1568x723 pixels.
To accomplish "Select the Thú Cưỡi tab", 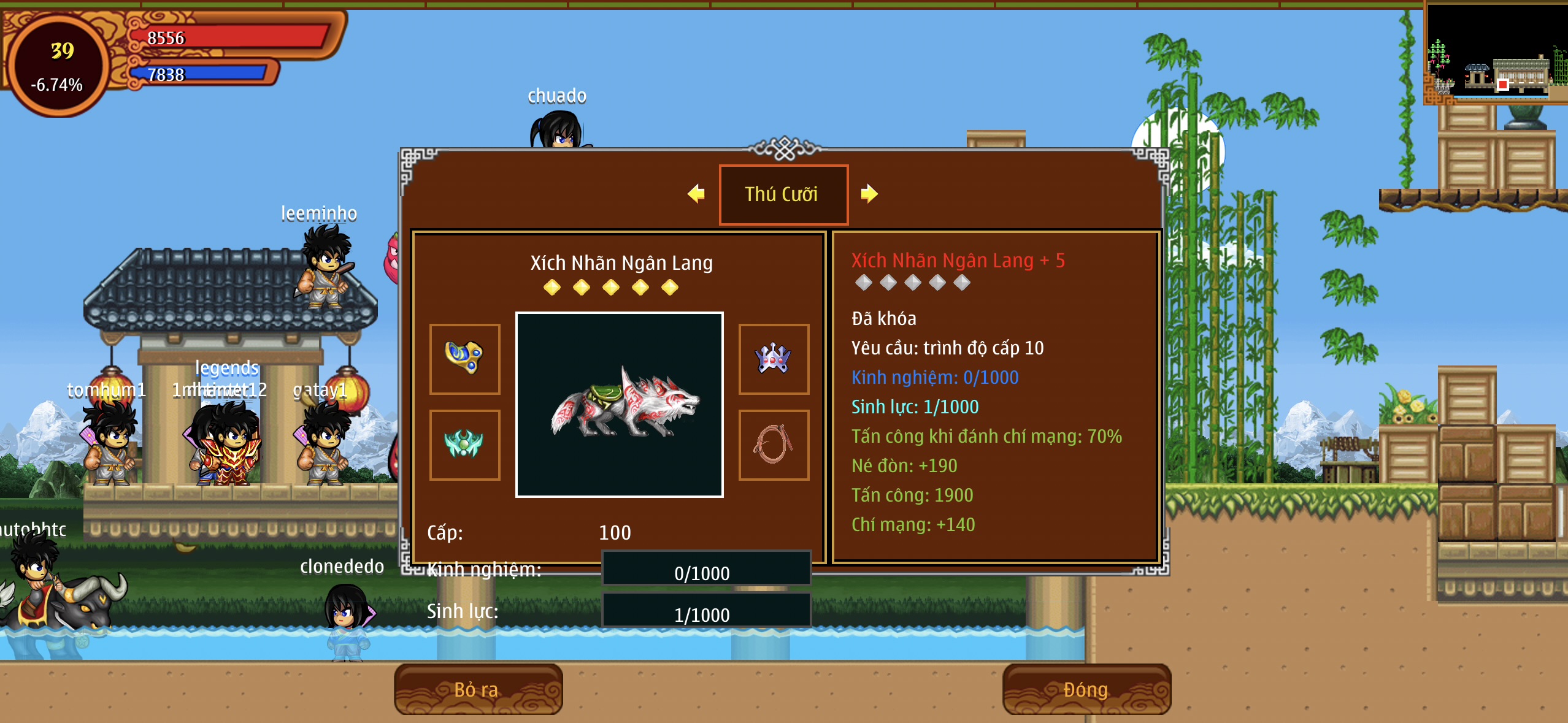I will [783, 194].
